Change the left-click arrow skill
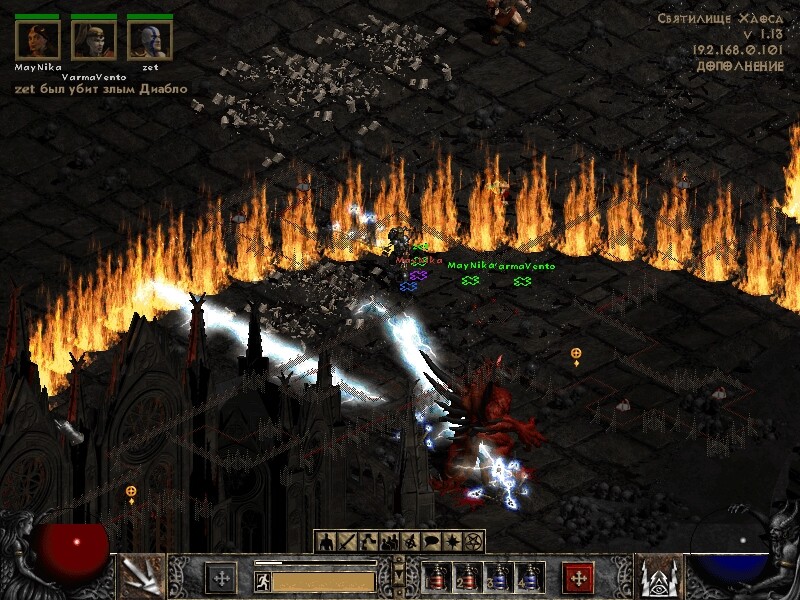Screen dimensions: 800x600 (141, 577)
